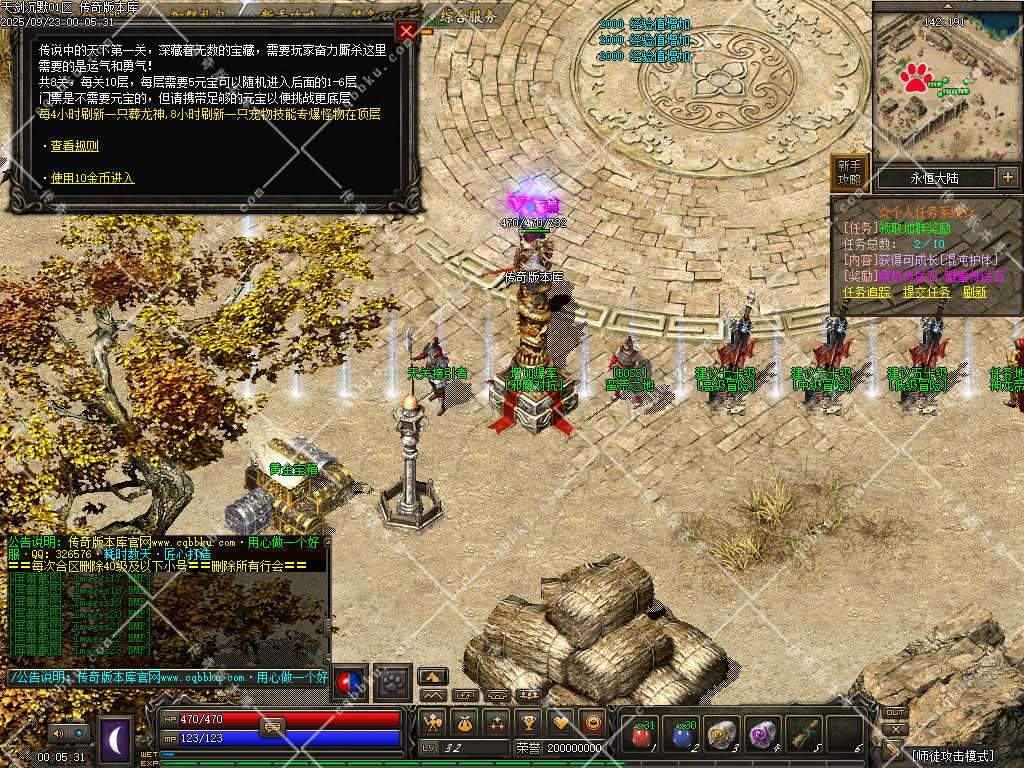Use the purple spiral teleport stone
Image resolution: width=1024 pixels, height=768 pixels.
tap(764, 736)
